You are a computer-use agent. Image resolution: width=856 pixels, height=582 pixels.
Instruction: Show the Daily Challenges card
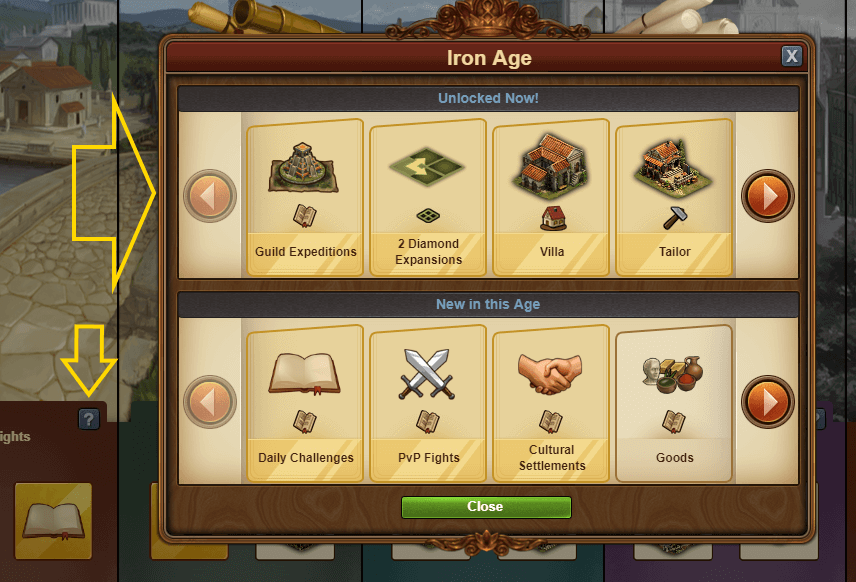point(305,402)
